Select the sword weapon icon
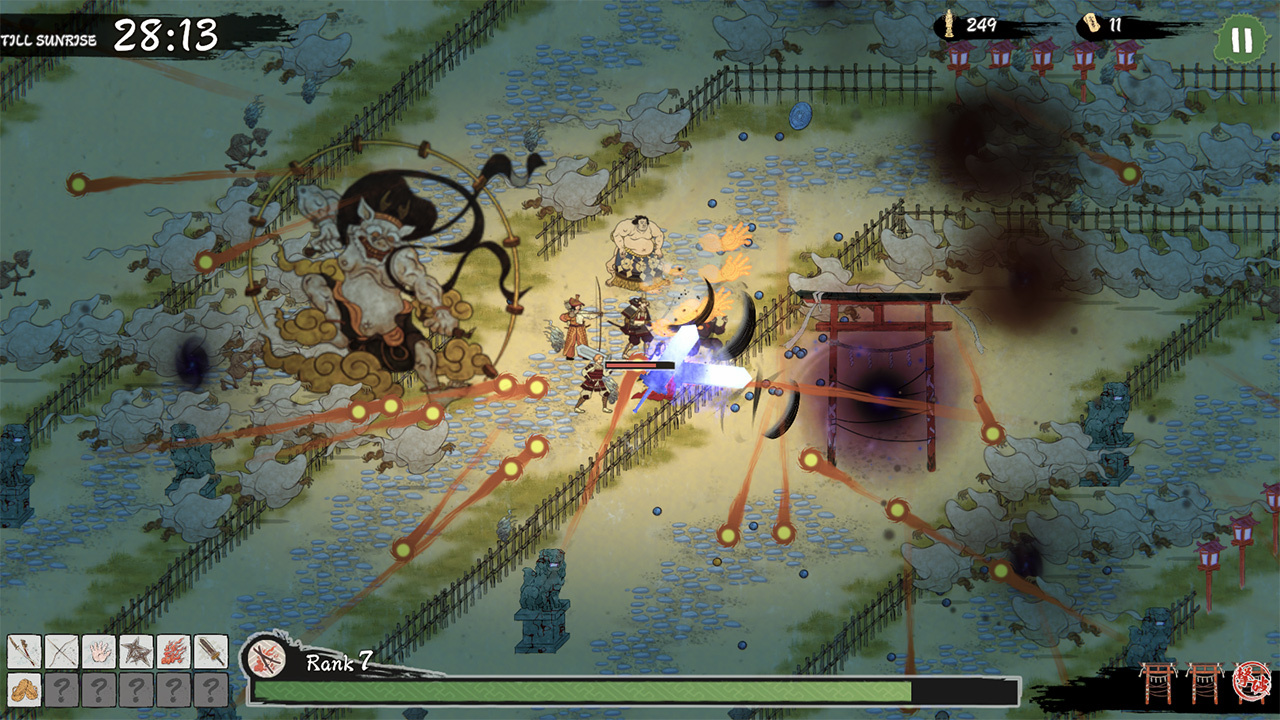The height and width of the screenshot is (720, 1280). [211, 650]
